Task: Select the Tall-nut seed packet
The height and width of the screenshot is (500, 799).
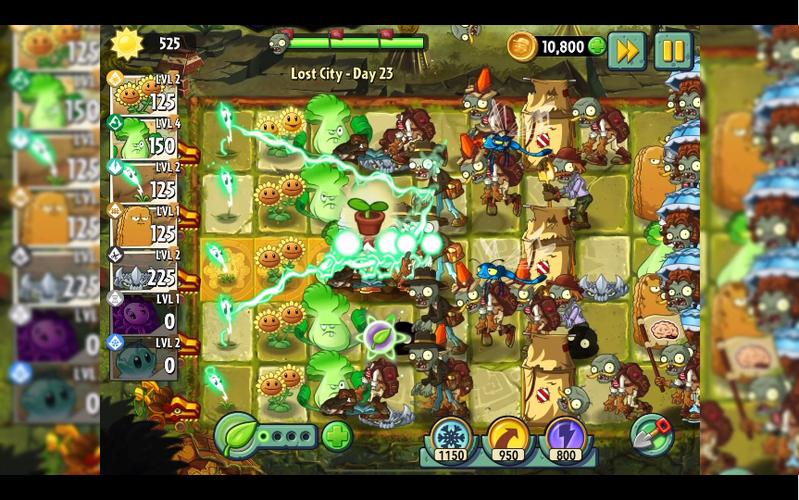Action: [143, 227]
